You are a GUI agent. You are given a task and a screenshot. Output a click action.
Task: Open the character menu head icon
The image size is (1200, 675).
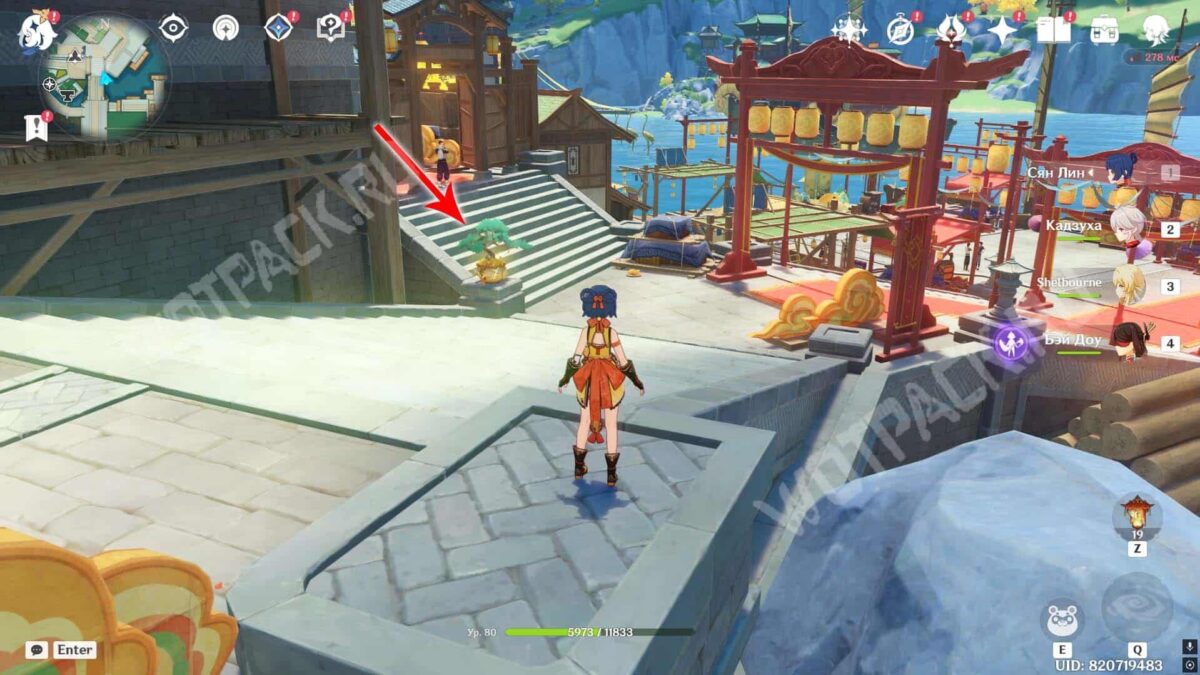pos(1157,30)
